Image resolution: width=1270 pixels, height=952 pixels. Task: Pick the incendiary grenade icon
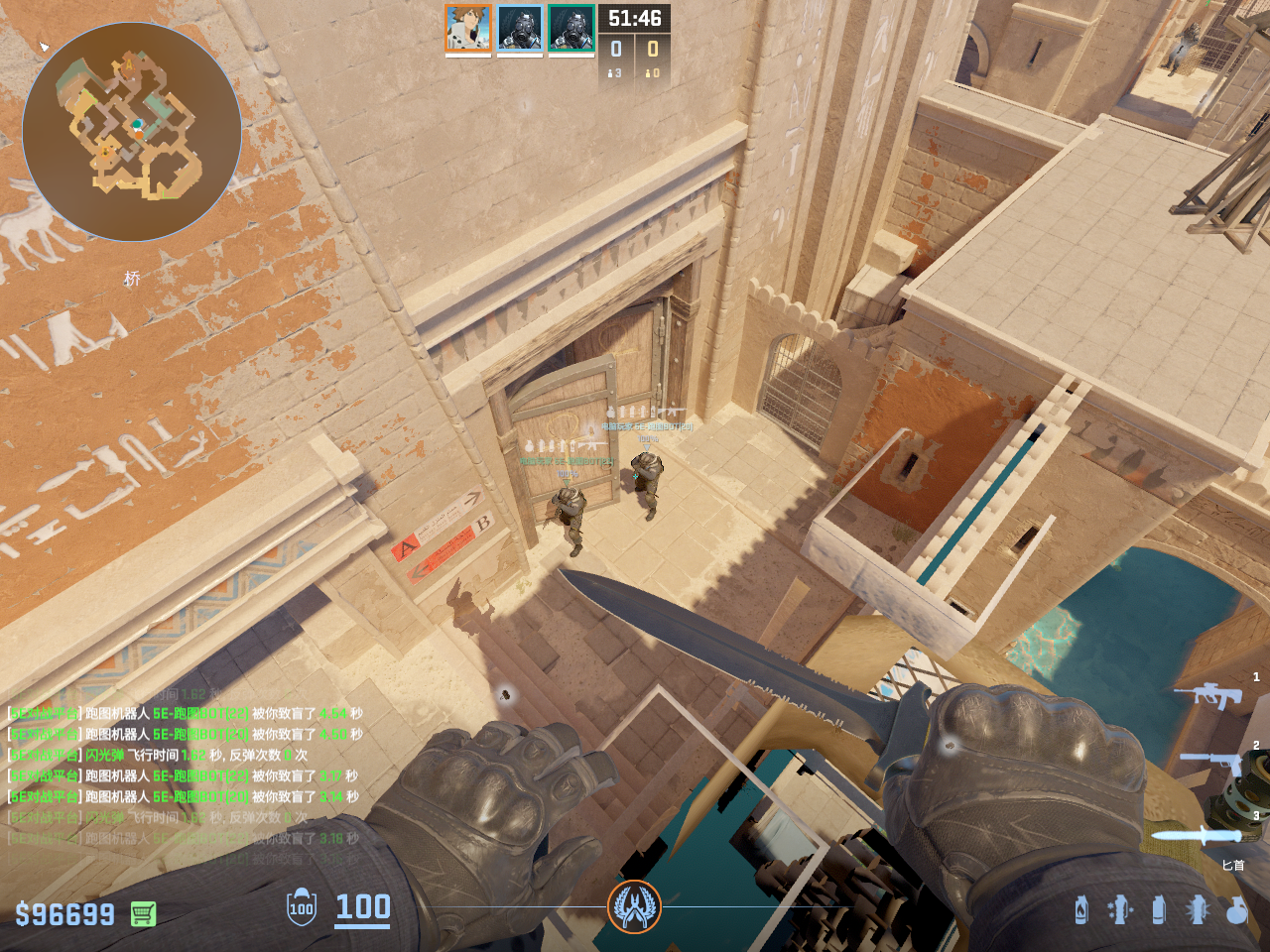coord(1081,909)
